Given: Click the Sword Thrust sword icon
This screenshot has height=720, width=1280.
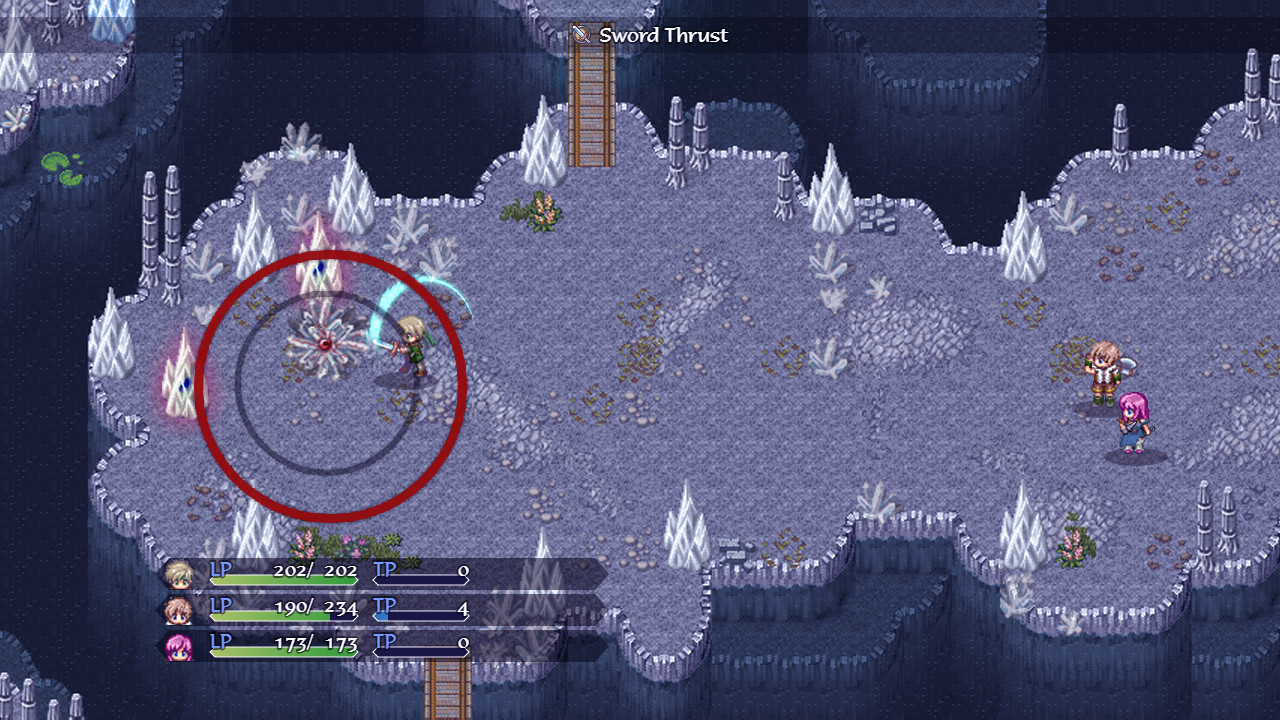Looking at the screenshot, I should (x=581, y=34).
